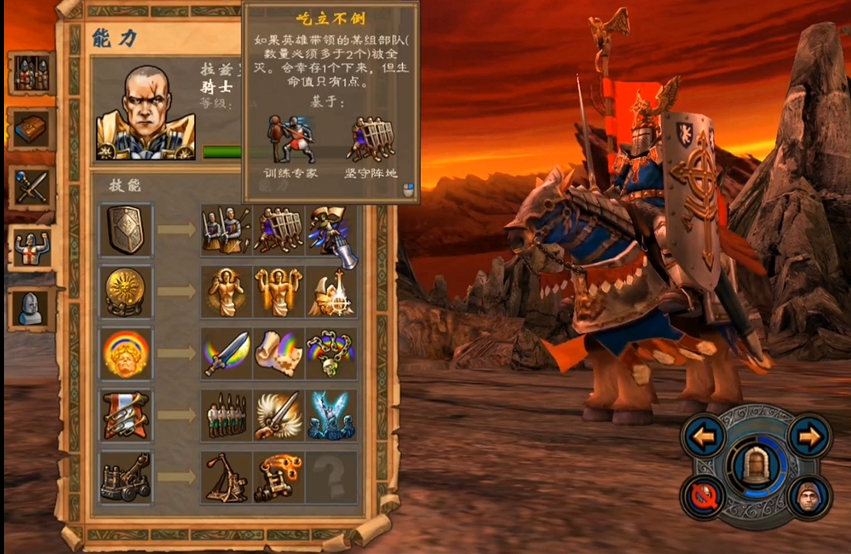Select the winged sword ability icon

(x=278, y=415)
